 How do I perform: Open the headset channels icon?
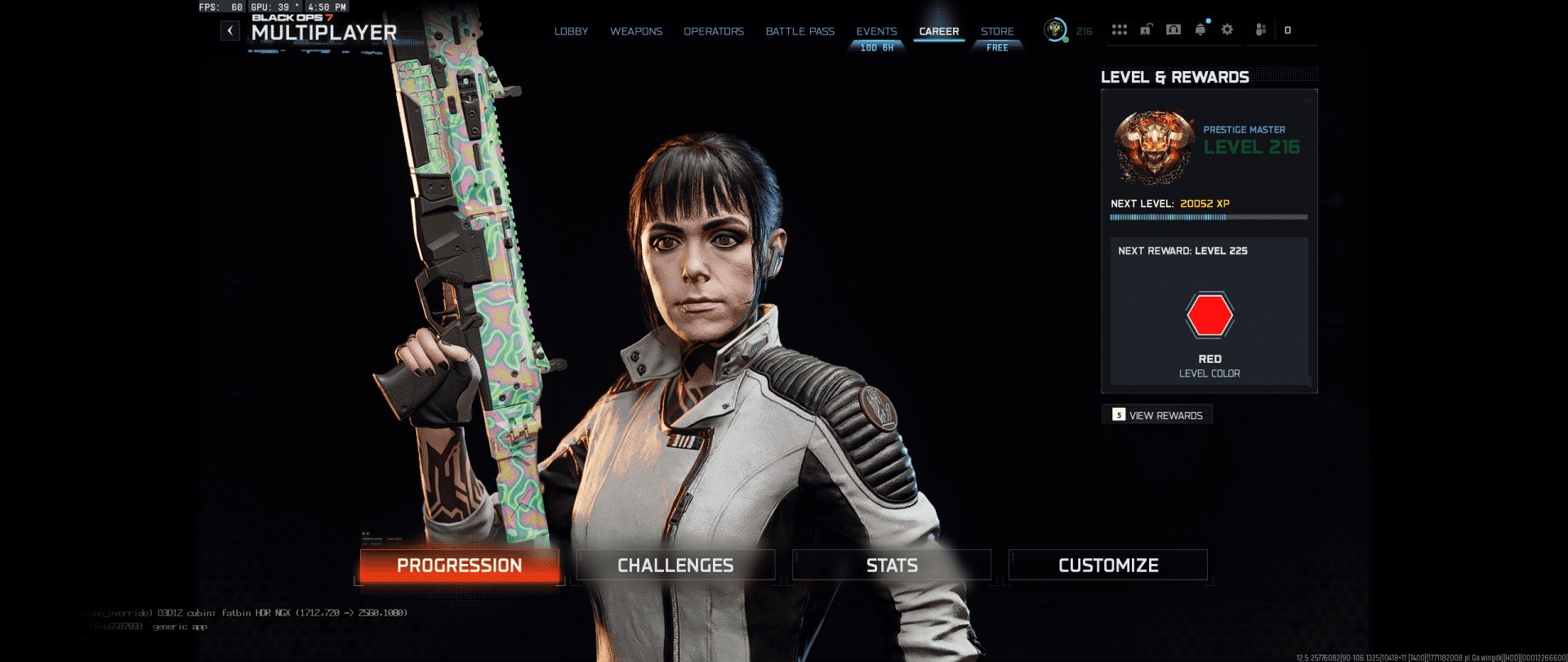[x=1174, y=30]
